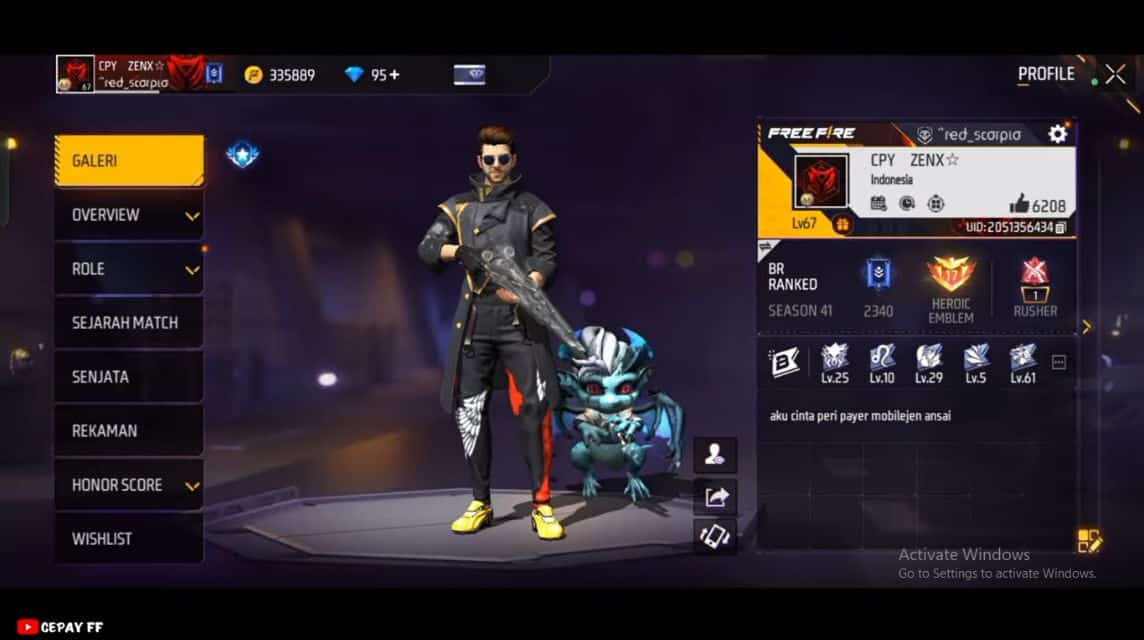Screen dimensions: 1144x640
Task: Open profile settings gear icon
Action: click(x=1057, y=134)
